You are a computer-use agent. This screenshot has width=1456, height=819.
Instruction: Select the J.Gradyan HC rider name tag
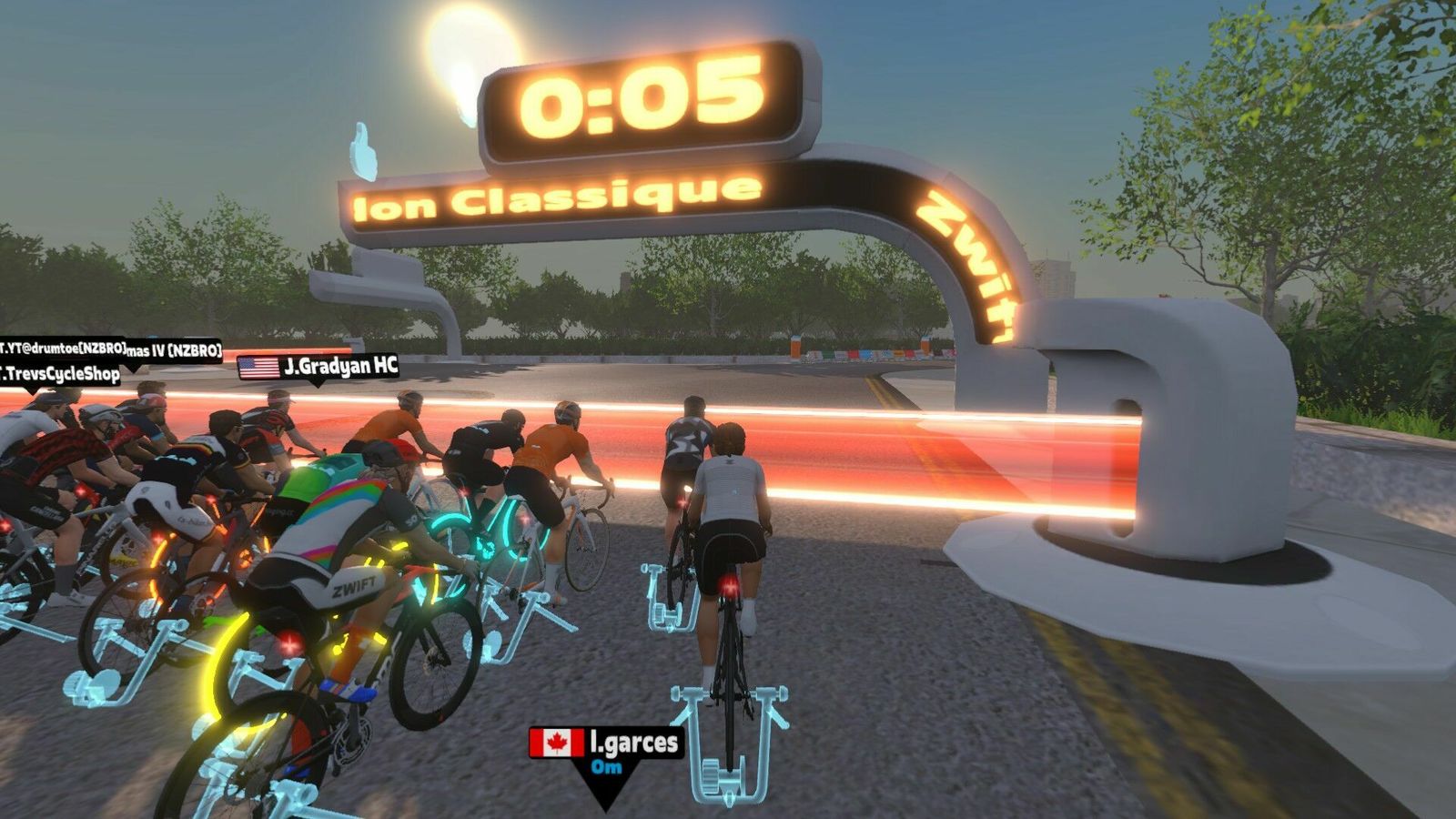(318, 367)
